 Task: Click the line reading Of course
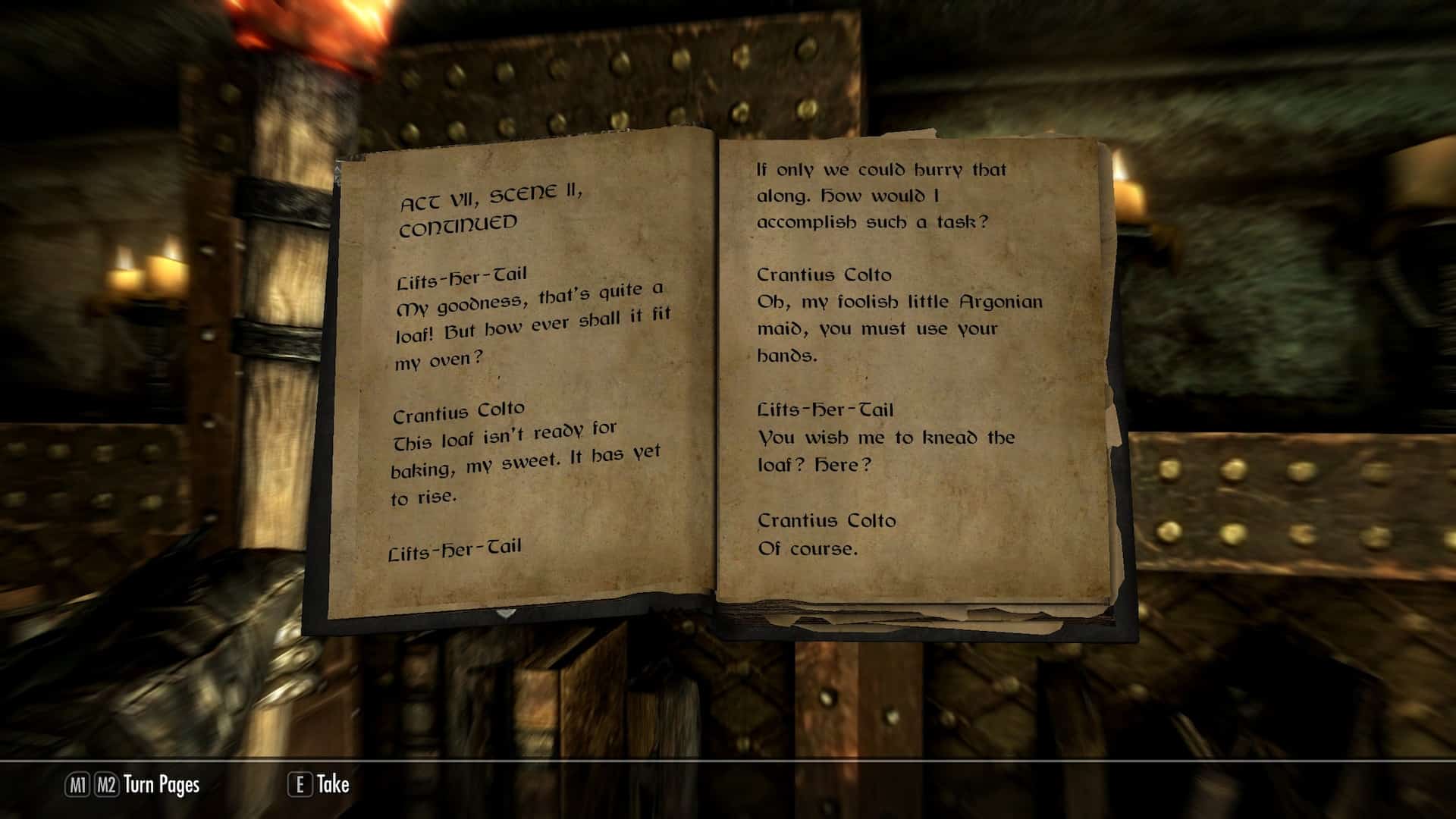pos(810,549)
